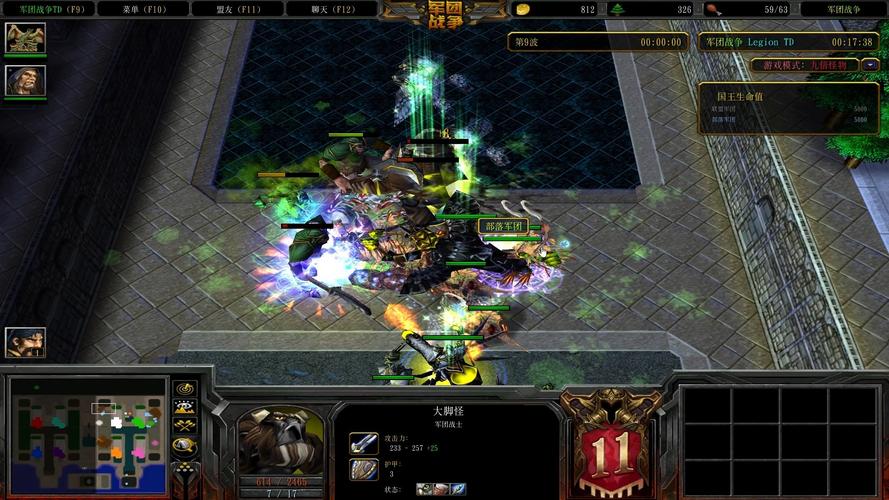Click the attack damage sword icon

363,443
